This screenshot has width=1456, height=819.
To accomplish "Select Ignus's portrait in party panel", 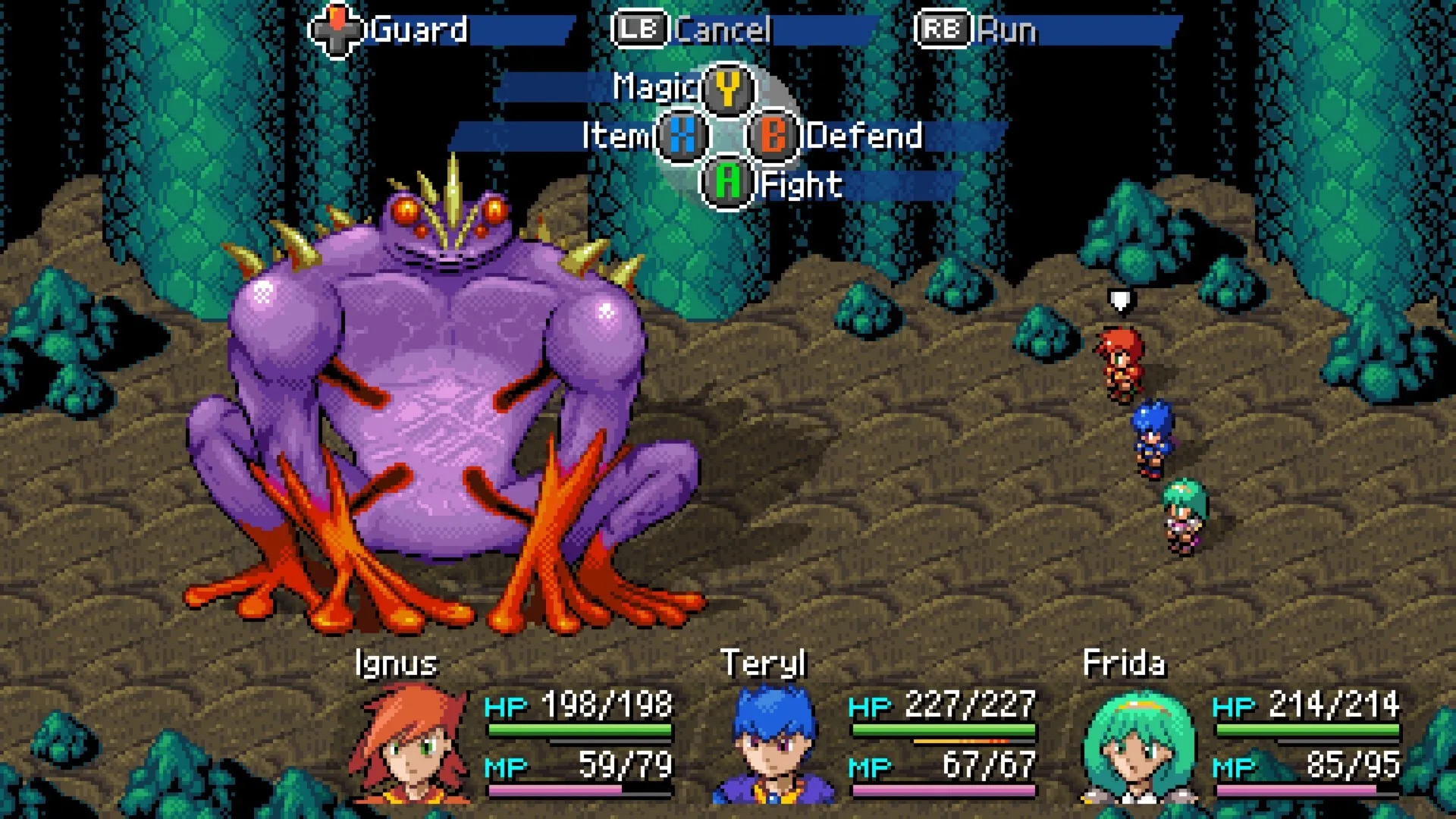I will [x=409, y=743].
